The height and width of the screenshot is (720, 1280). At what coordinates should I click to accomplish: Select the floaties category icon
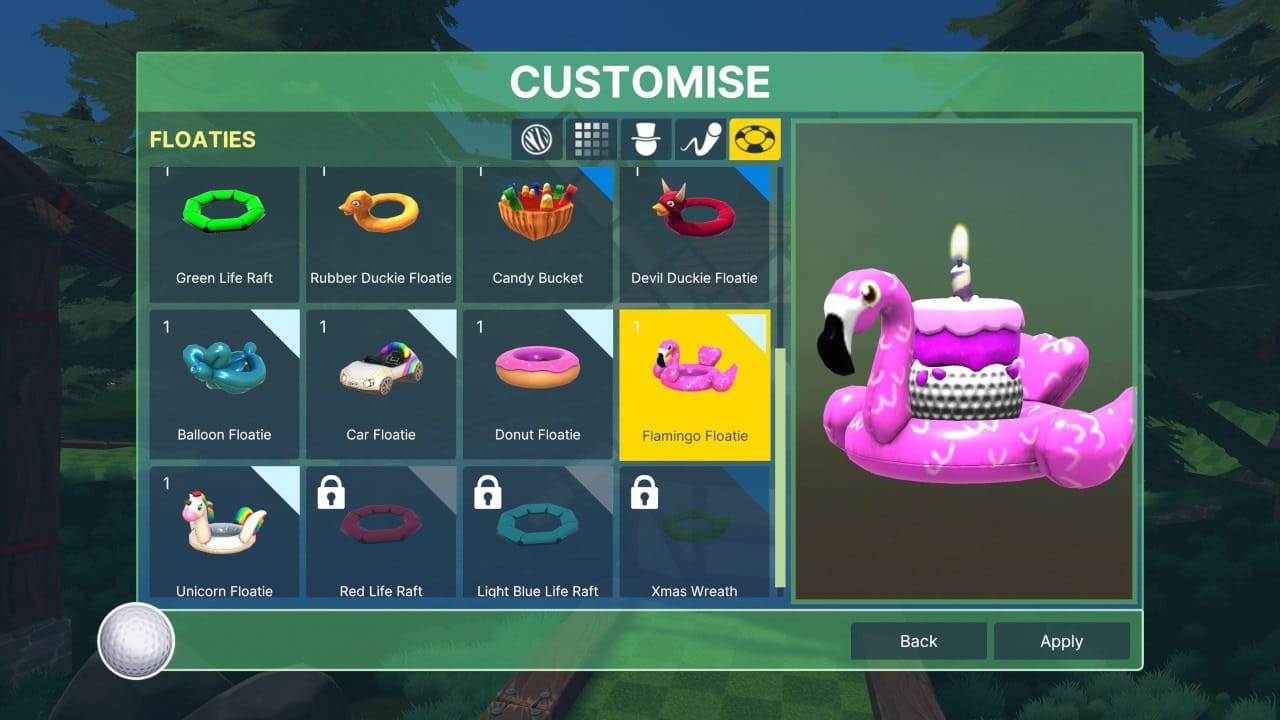[x=755, y=139]
